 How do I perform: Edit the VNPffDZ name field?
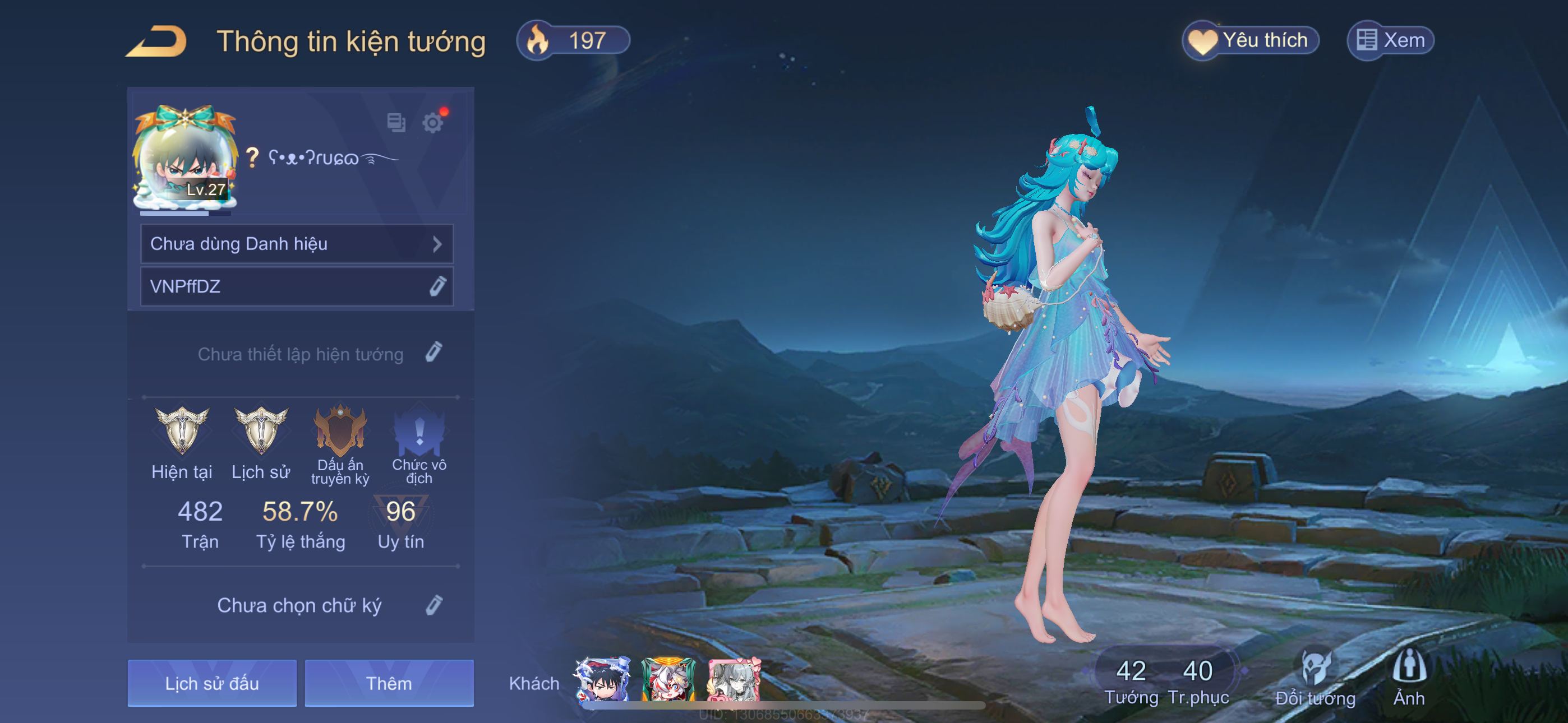(437, 286)
